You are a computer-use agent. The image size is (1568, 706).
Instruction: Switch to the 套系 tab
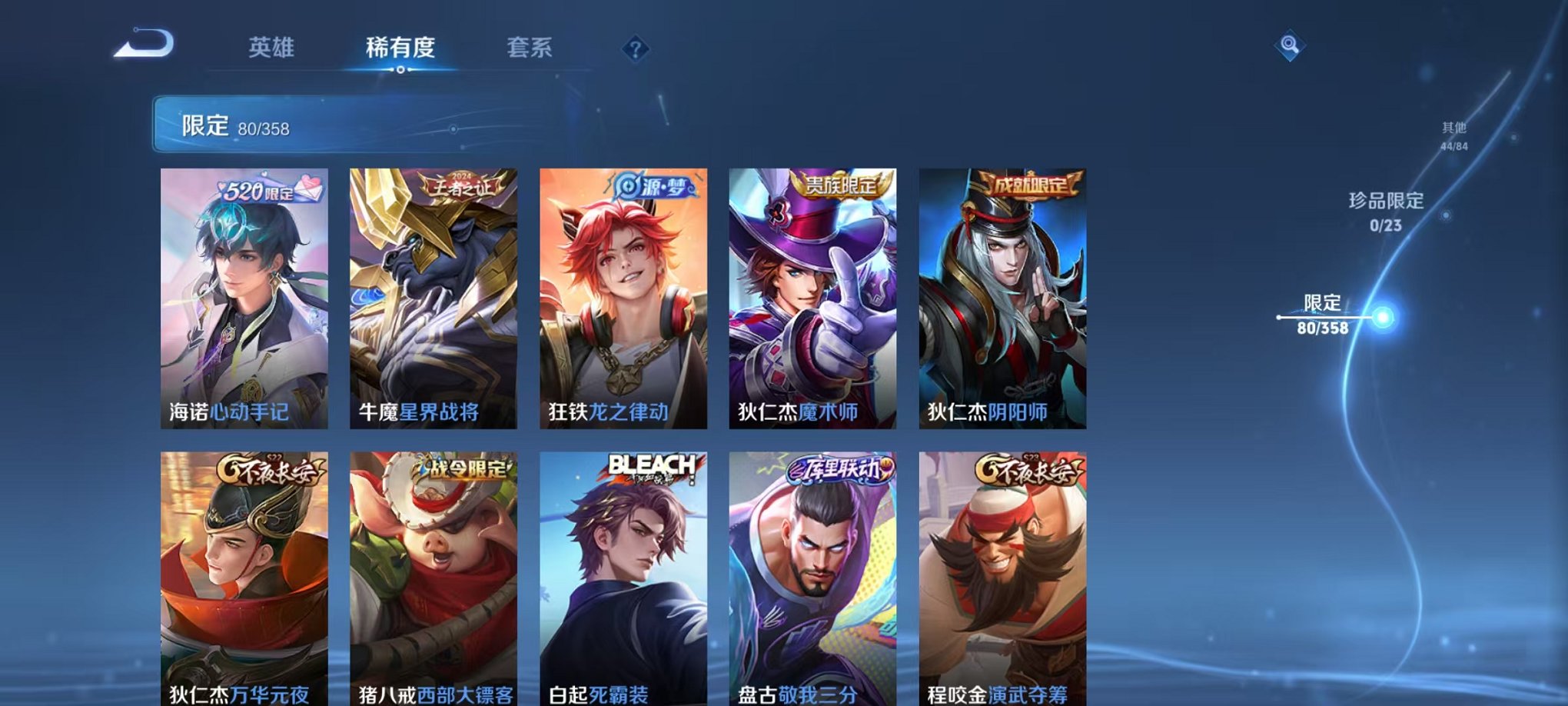(x=530, y=48)
